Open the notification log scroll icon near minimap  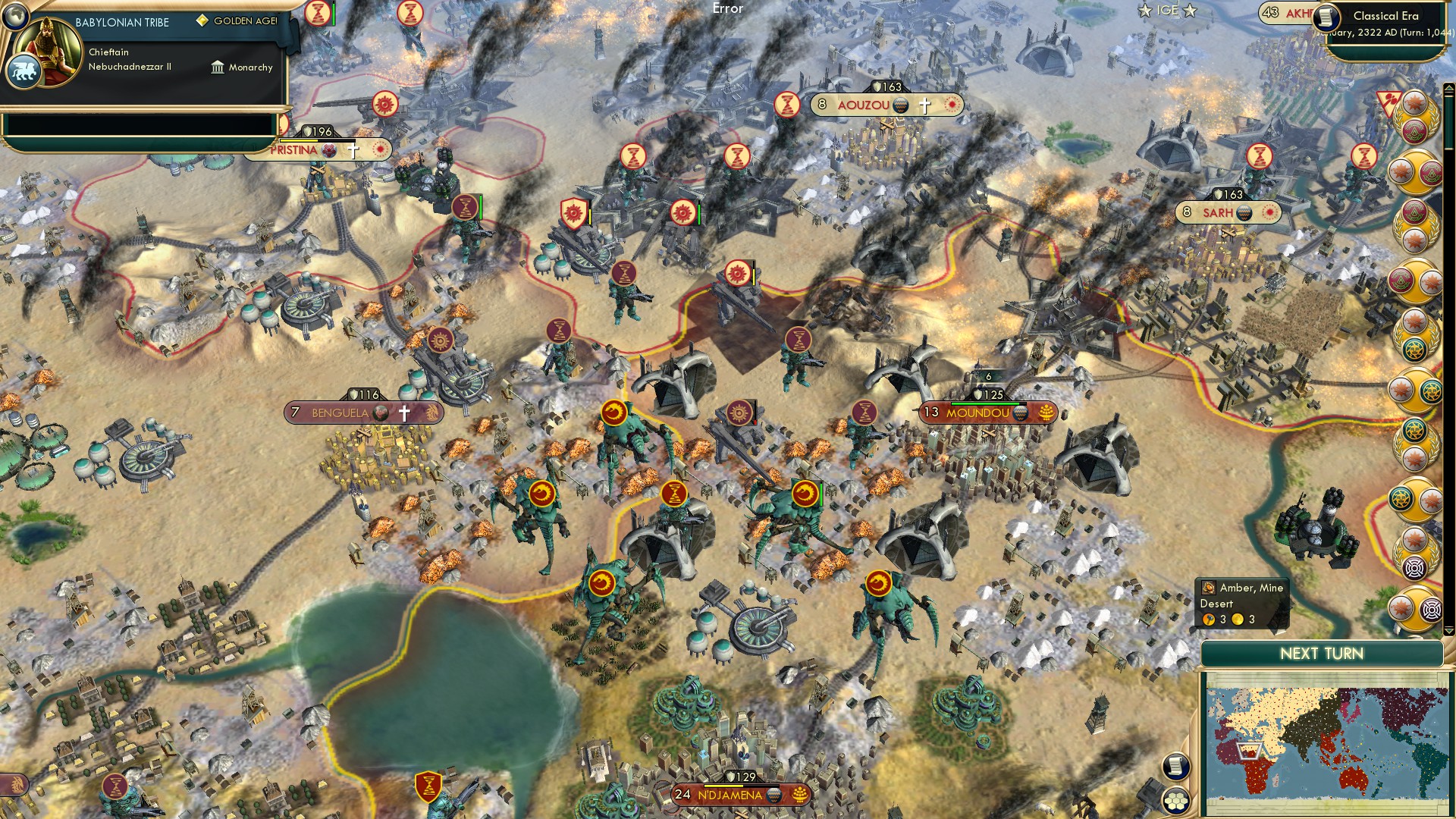pos(1175,765)
